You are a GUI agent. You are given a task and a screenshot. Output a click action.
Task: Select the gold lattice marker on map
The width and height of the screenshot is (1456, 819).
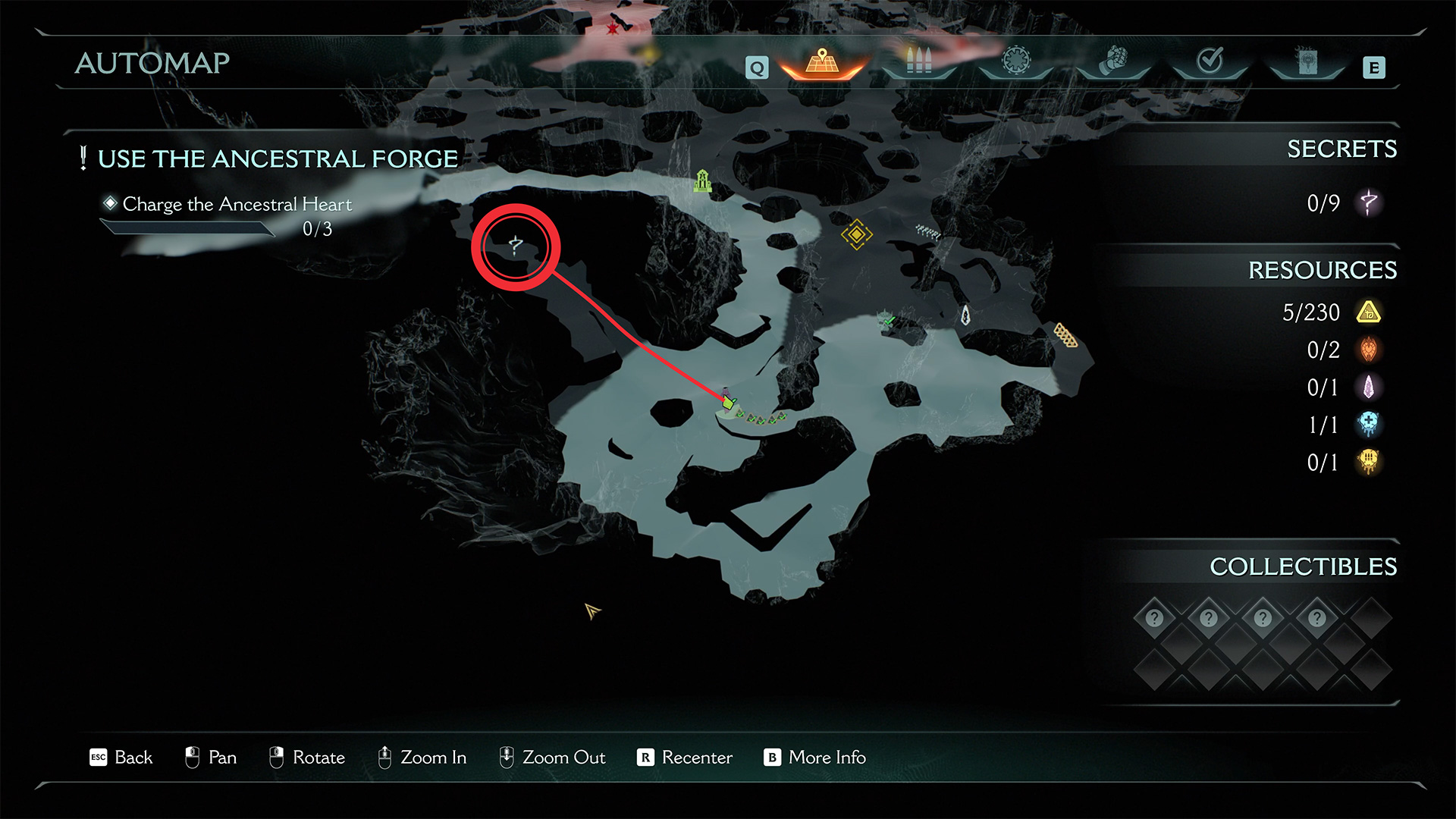(1065, 334)
